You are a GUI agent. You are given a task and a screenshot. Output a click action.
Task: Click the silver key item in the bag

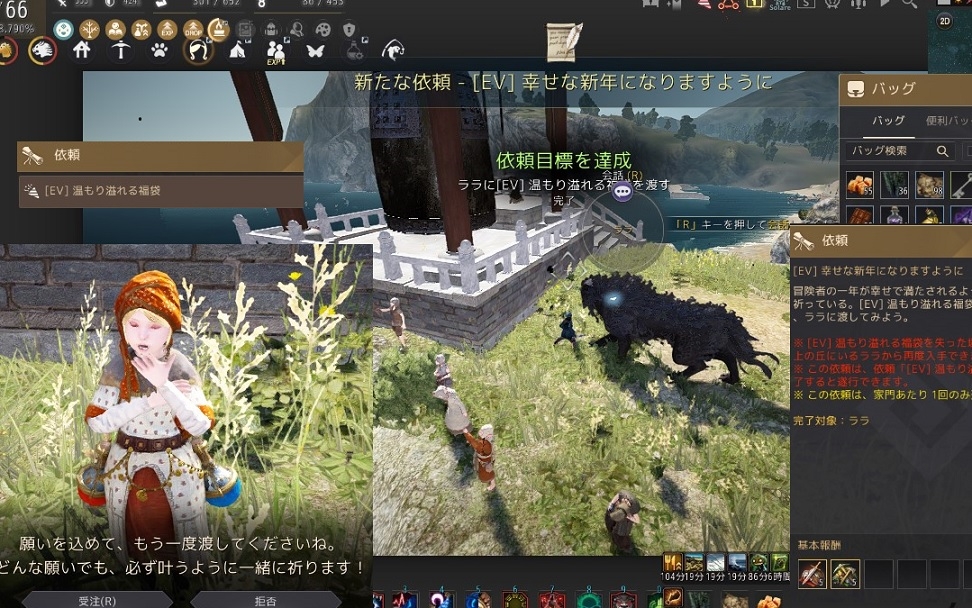pyautogui.click(x=960, y=184)
